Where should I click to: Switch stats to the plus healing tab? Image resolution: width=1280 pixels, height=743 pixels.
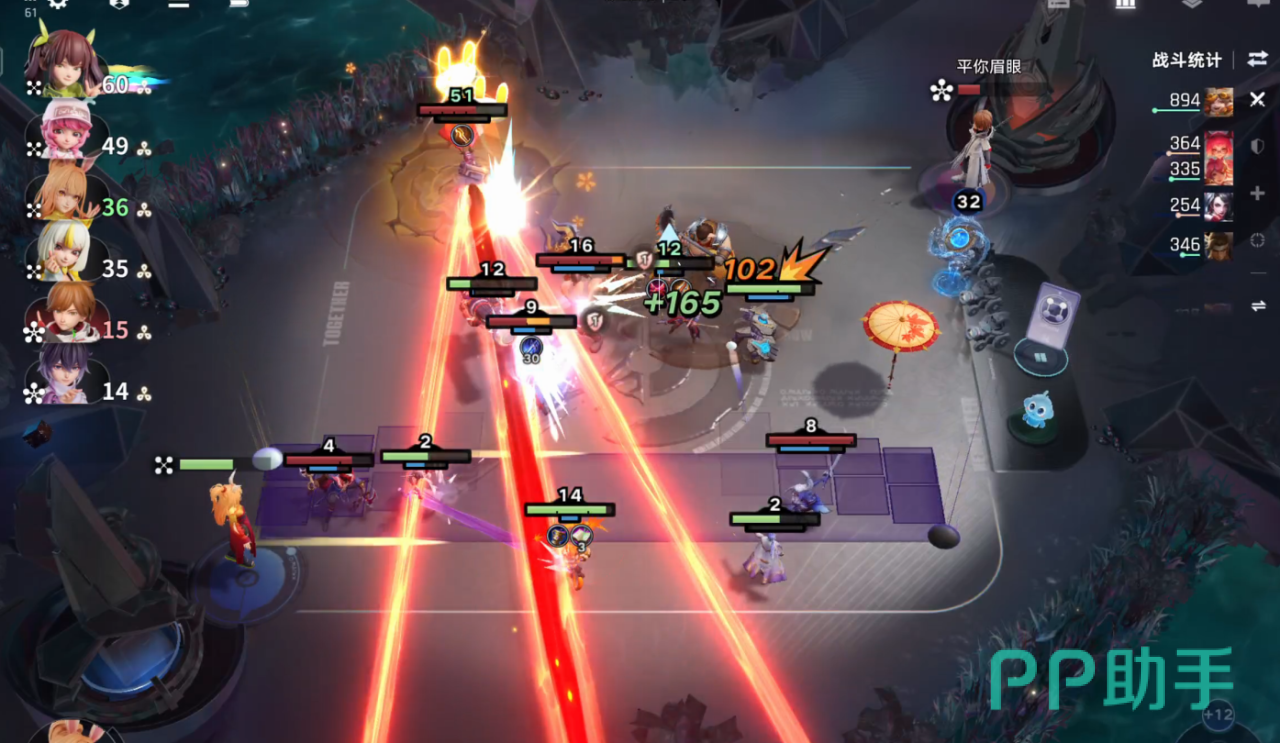(x=1258, y=194)
